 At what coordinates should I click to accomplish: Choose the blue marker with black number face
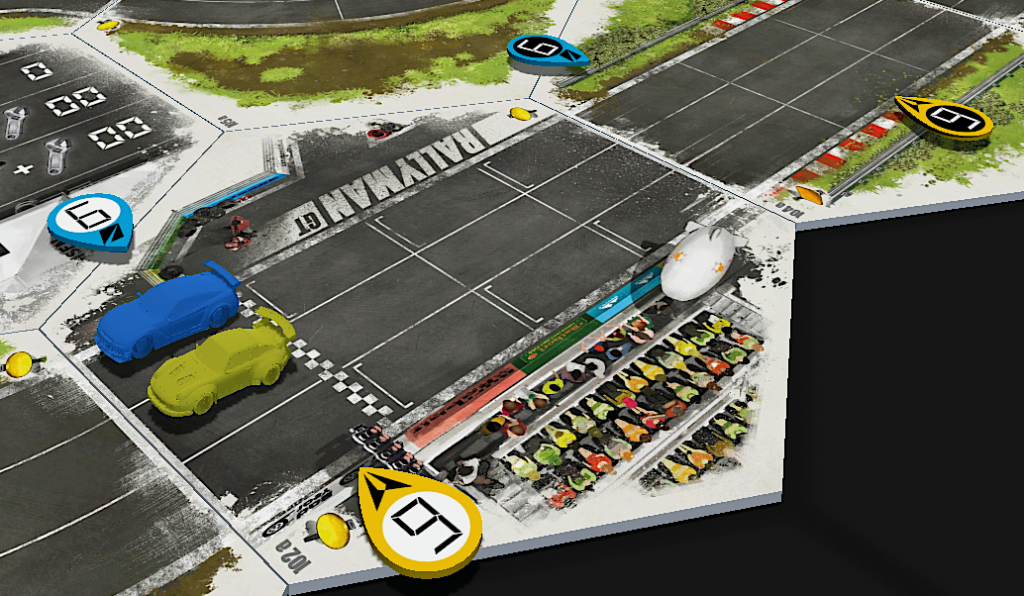tap(546, 51)
